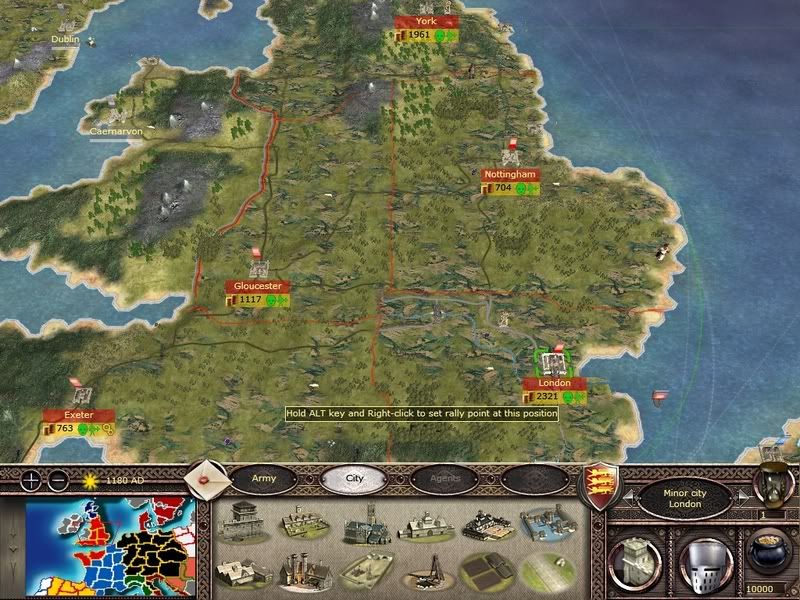
Task: Zoom in the minimap with plus button
Action: point(33,478)
